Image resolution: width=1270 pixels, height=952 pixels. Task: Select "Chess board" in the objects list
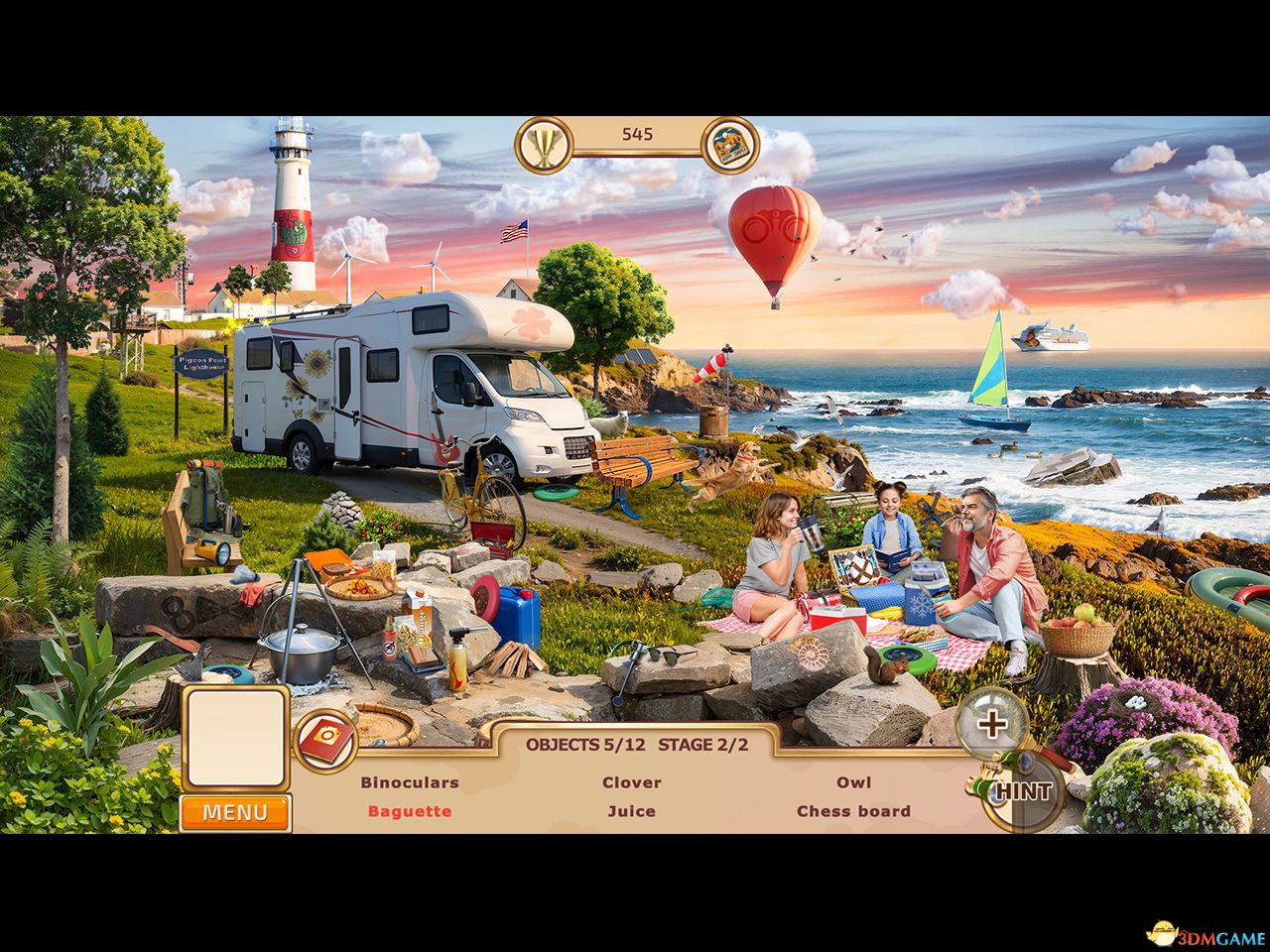point(854,811)
